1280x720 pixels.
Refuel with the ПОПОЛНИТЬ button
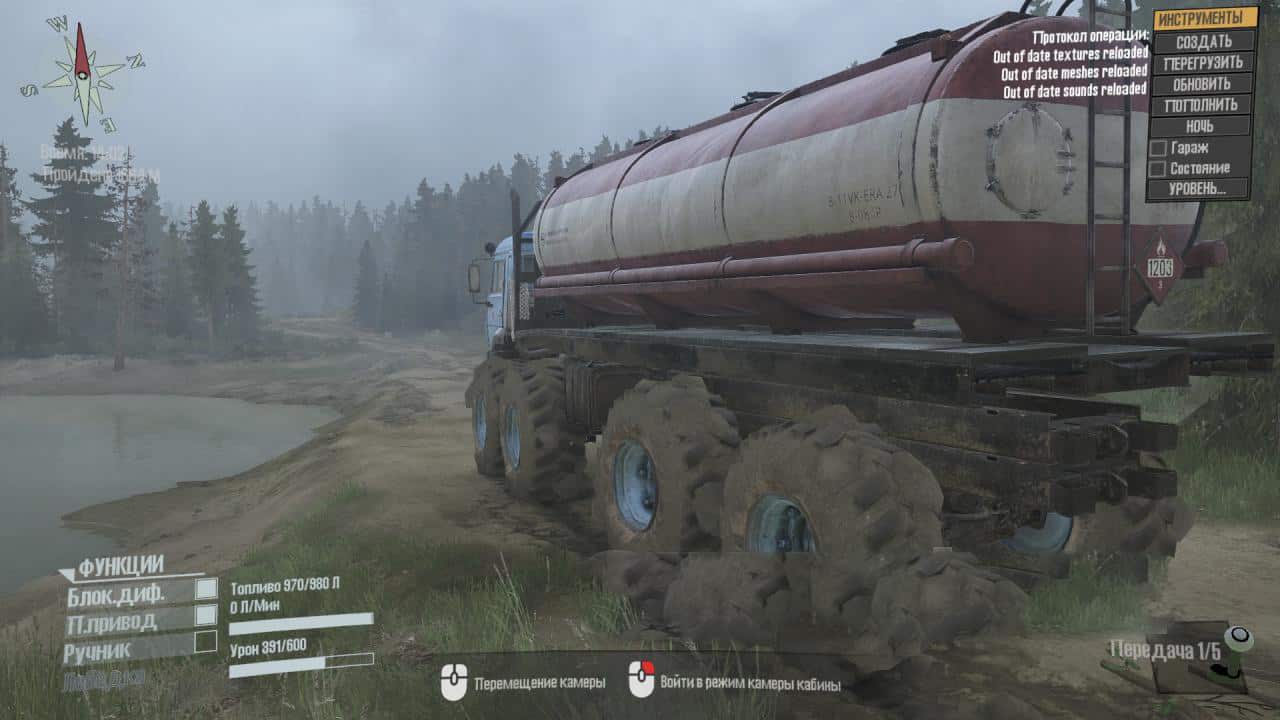point(1203,105)
